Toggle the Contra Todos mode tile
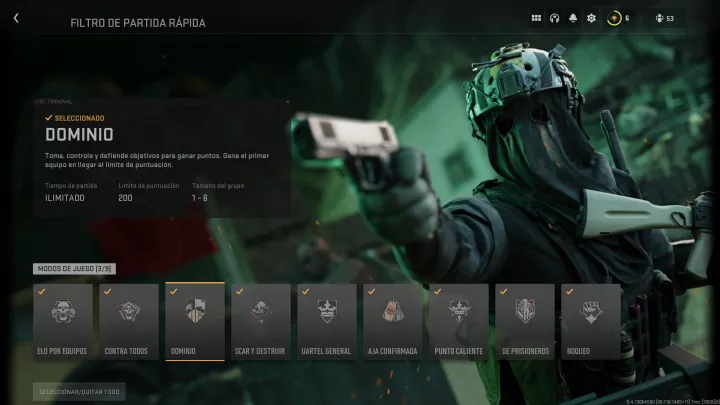This screenshot has height=405, width=720. [x=128, y=321]
